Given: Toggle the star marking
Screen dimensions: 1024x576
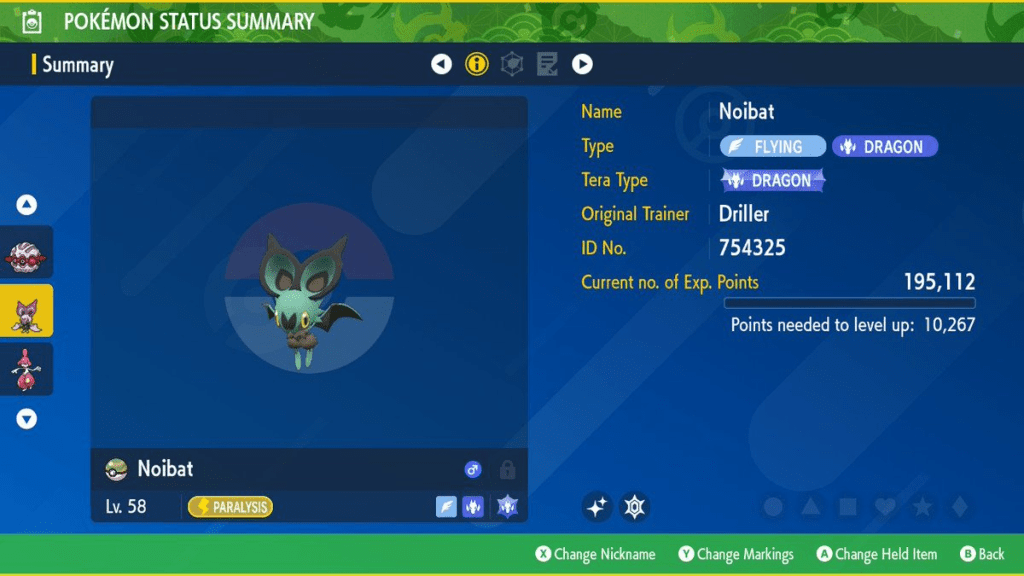Looking at the screenshot, I should (x=922, y=508).
